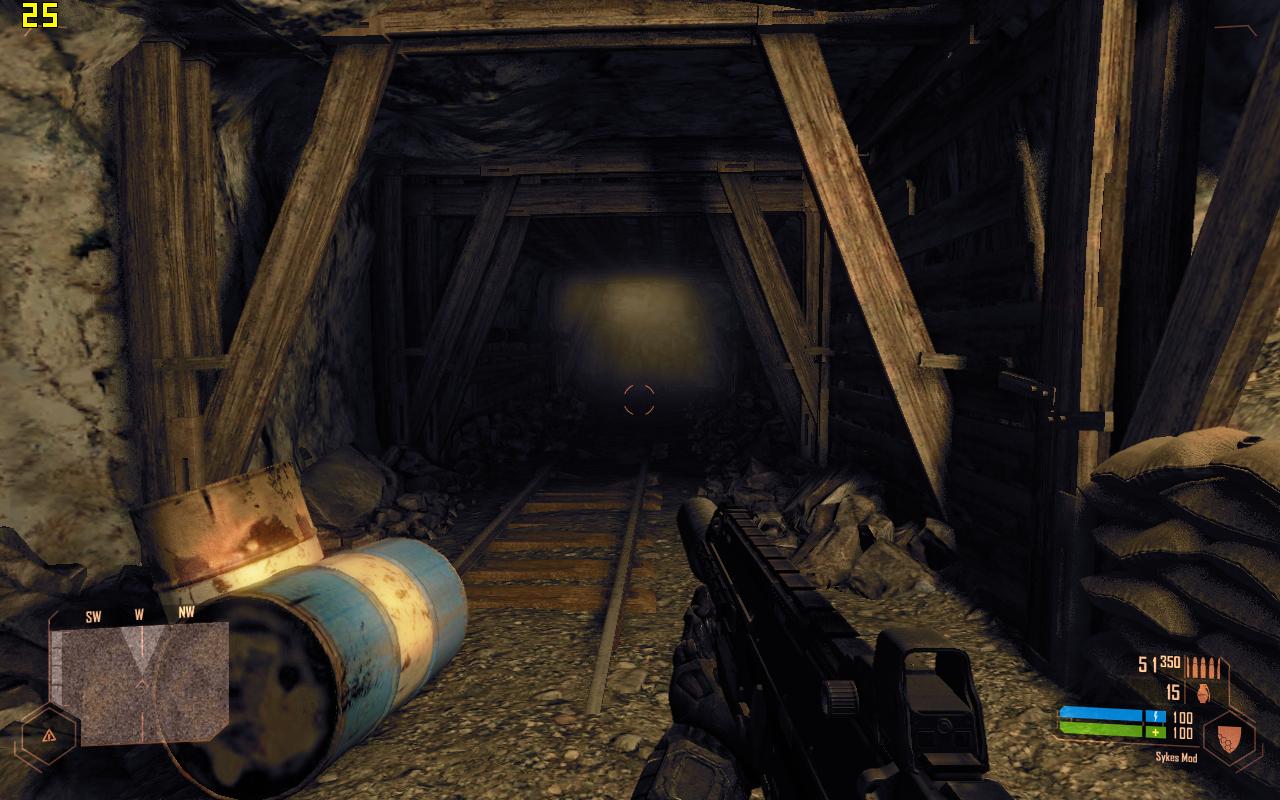Viewport: 1280px width, 800px height.
Task: Click the ammo counter showing 51
Action: pyautogui.click(x=1146, y=663)
